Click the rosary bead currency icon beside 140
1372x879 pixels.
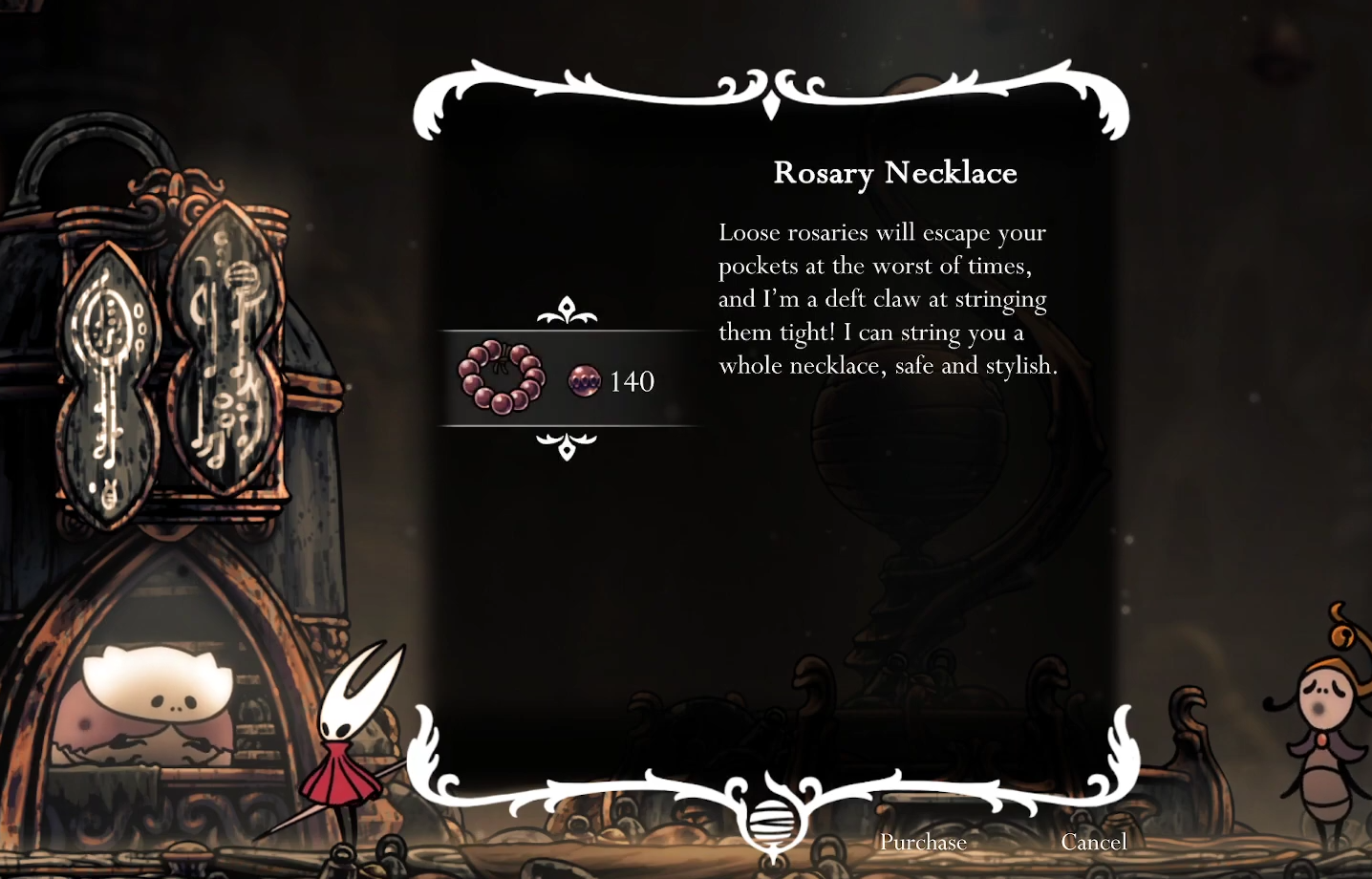pos(585,380)
